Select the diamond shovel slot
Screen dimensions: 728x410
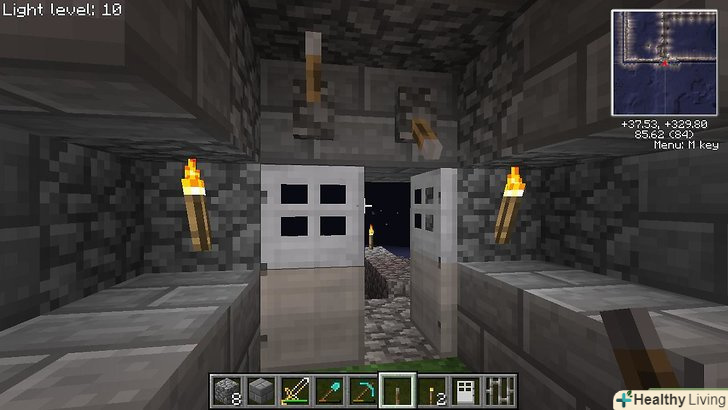point(328,390)
